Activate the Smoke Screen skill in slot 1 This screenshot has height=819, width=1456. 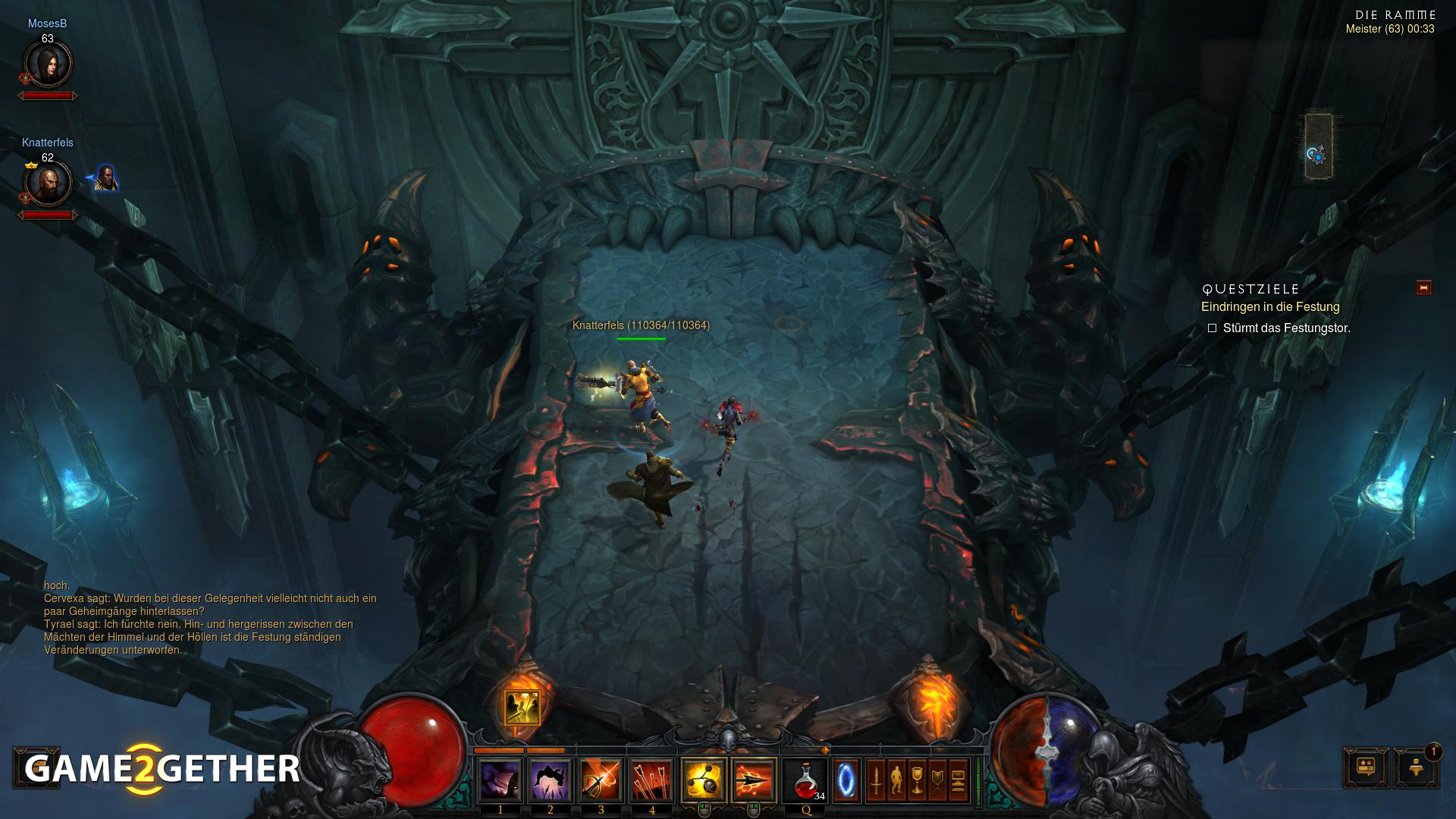(500, 780)
